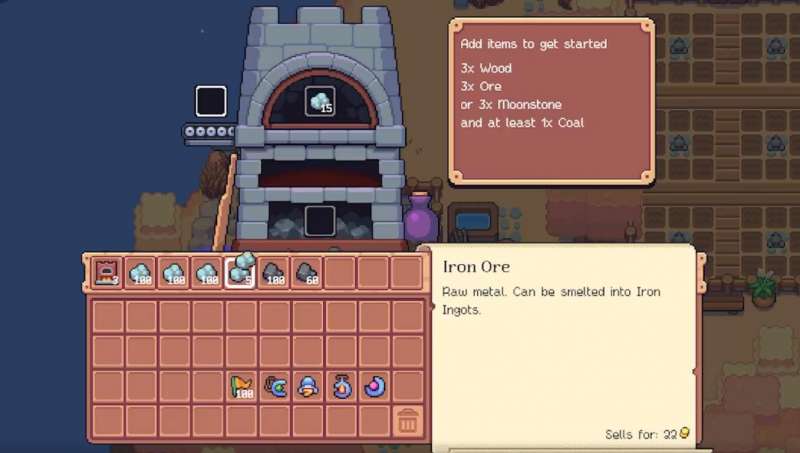Viewport: 800px width, 453px height.
Task: Click the trash can slot in the inventory
Action: (x=407, y=420)
